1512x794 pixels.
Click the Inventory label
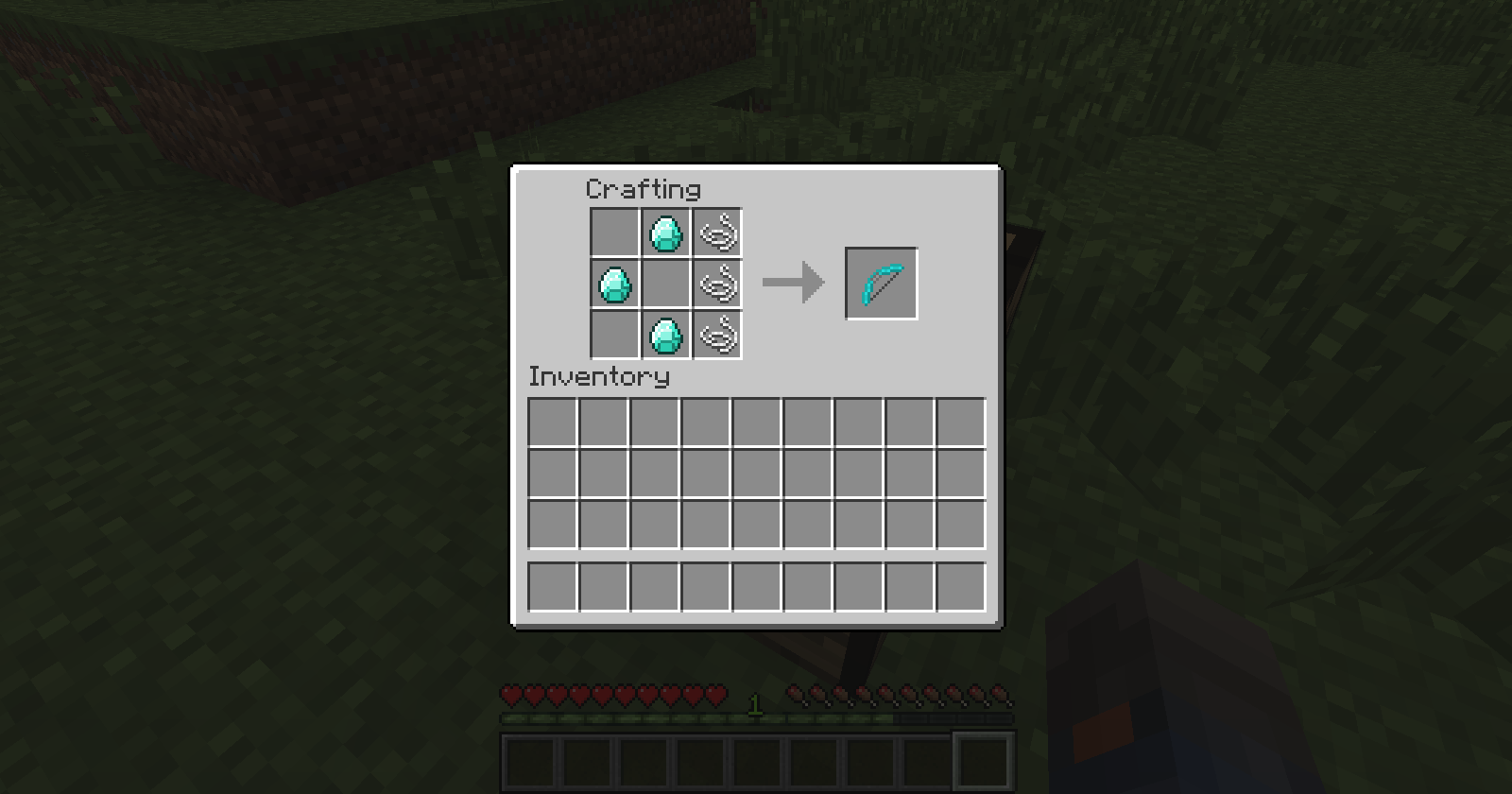point(599,377)
